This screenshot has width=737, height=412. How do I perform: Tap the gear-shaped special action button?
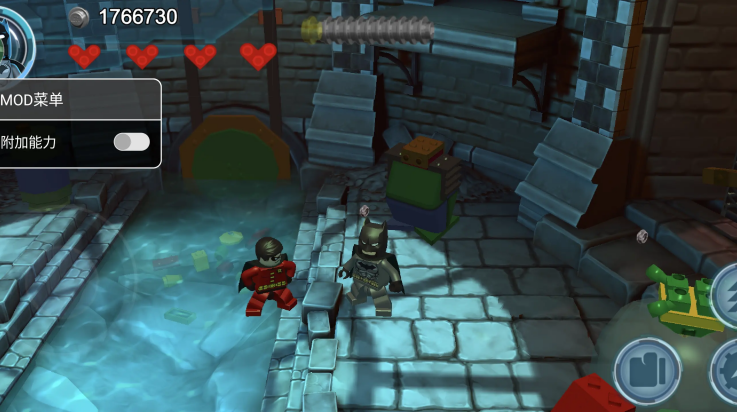pyautogui.click(x=727, y=372)
